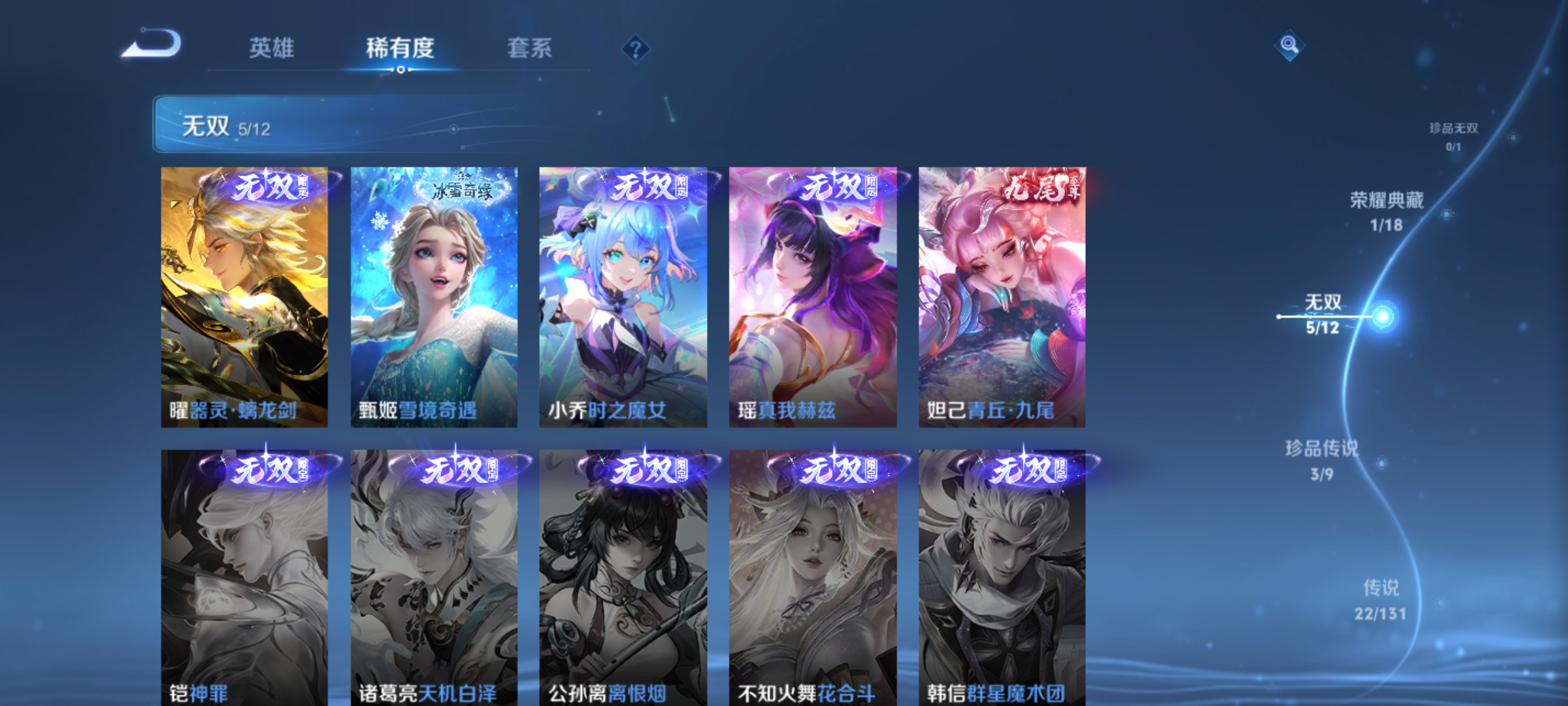Jump to the 荣耀典藏 rarity tier
The image size is (1568, 706).
(1386, 211)
